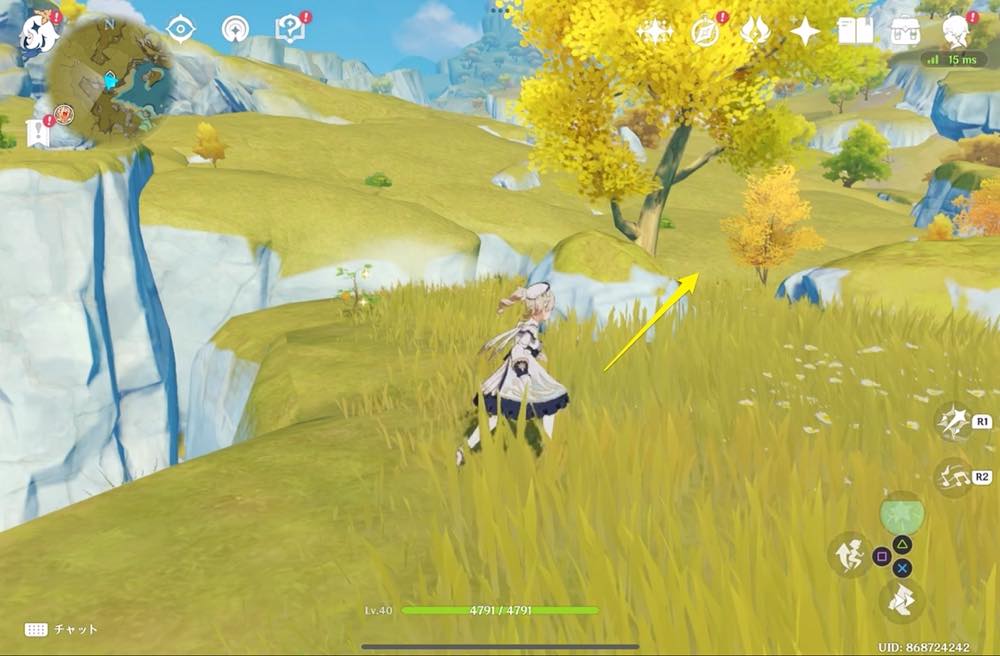Open the Inventory backpack
The height and width of the screenshot is (656, 1000).
(905, 31)
